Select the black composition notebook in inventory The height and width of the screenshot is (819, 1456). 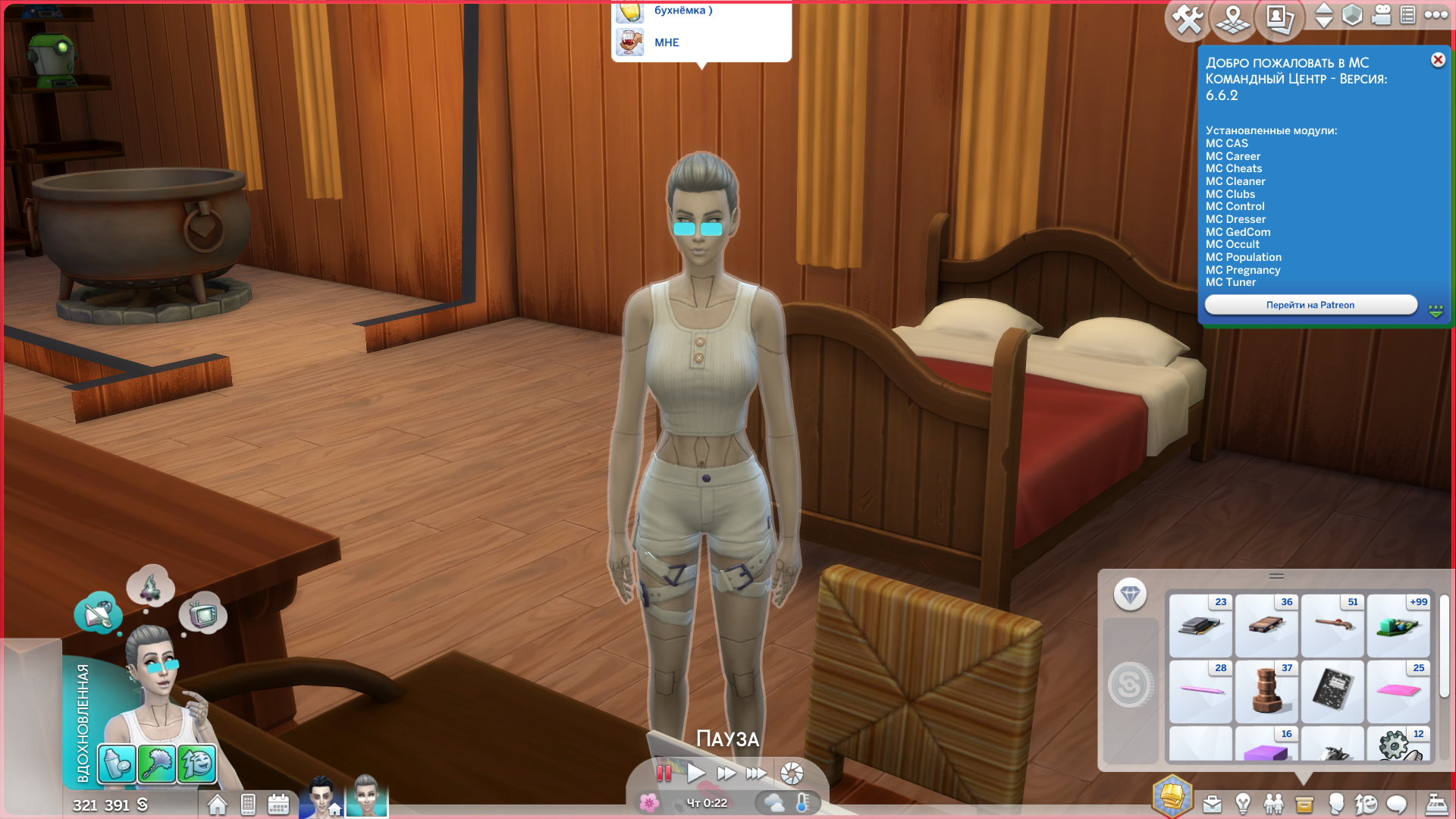point(1332,692)
